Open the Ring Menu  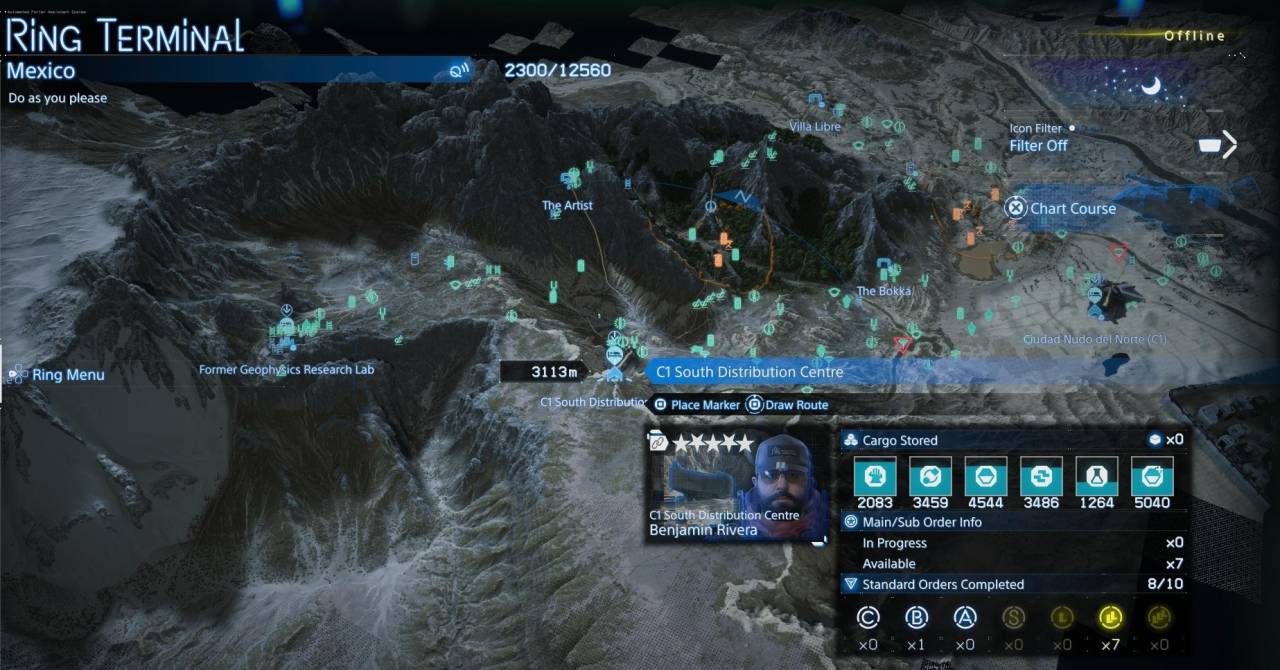(x=58, y=375)
